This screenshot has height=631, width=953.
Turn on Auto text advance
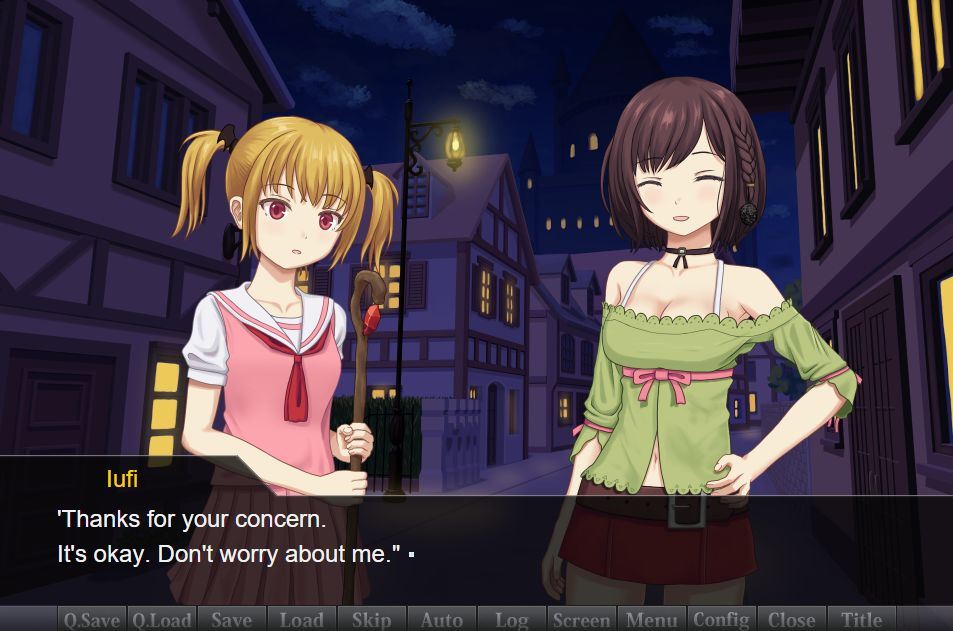pyautogui.click(x=441, y=619)
